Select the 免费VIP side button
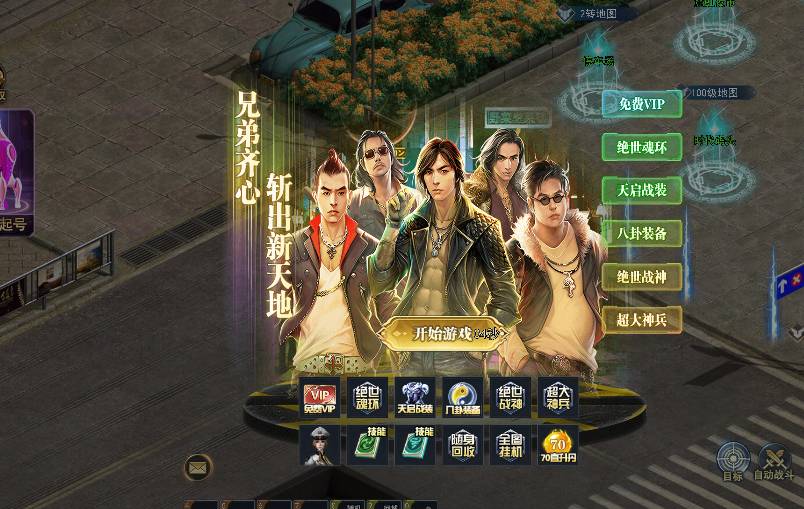 coord(641,104)
